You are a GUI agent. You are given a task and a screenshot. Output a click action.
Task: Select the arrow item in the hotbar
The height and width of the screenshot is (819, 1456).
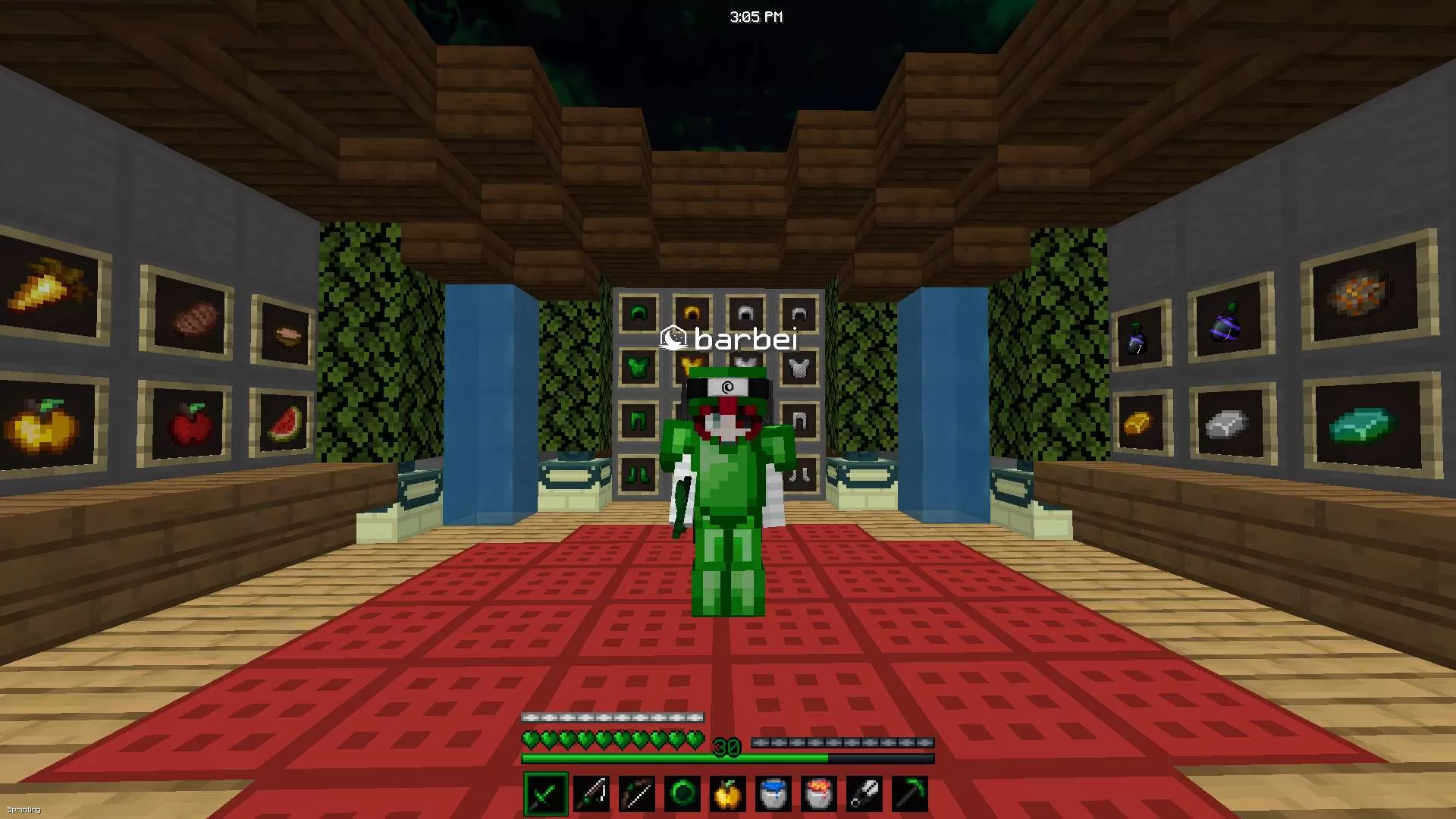pos(864,792)
